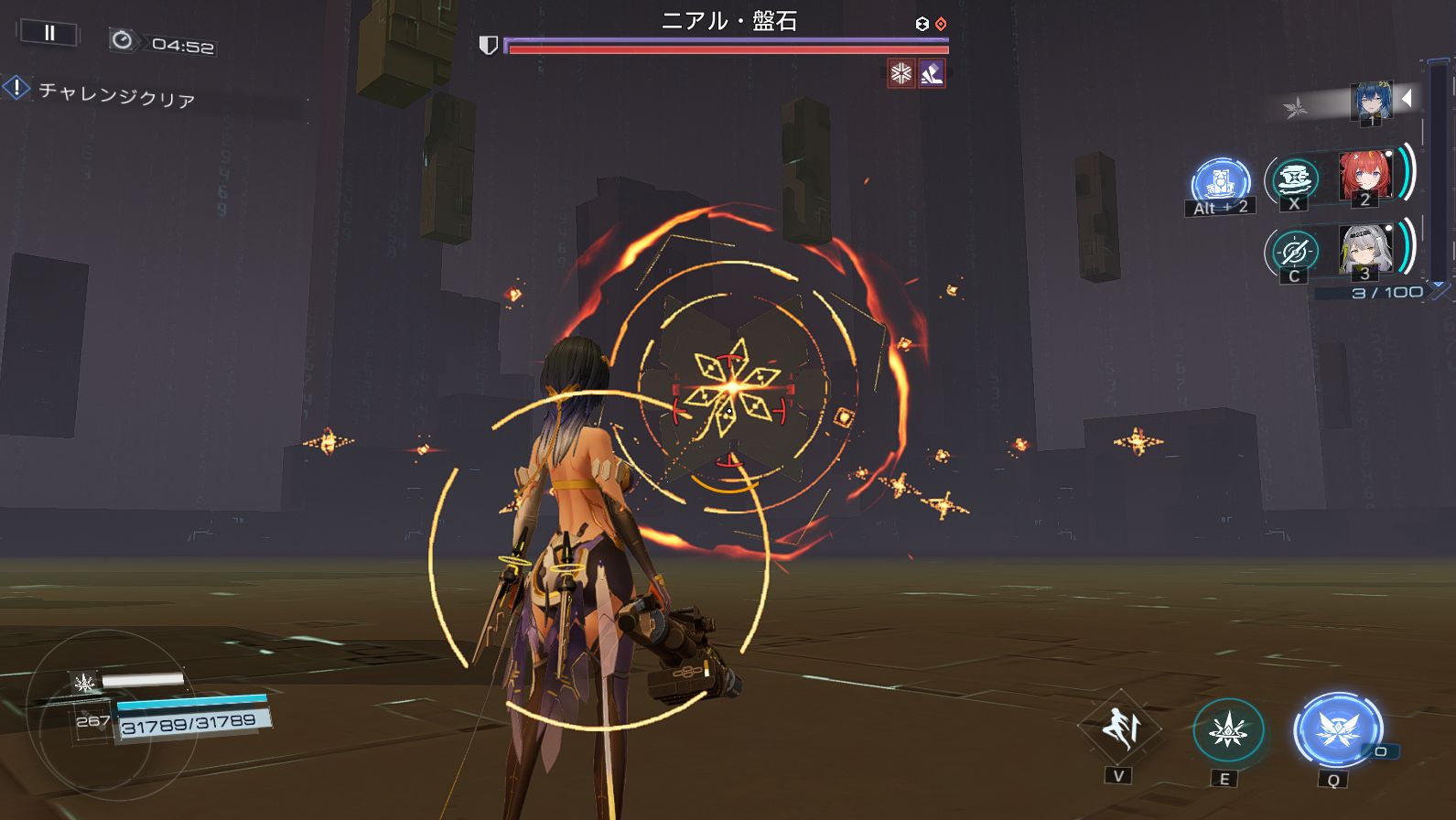Select the blue-haired active character portrait
Screen dimensions: 1456x820
click(1371, 102)
